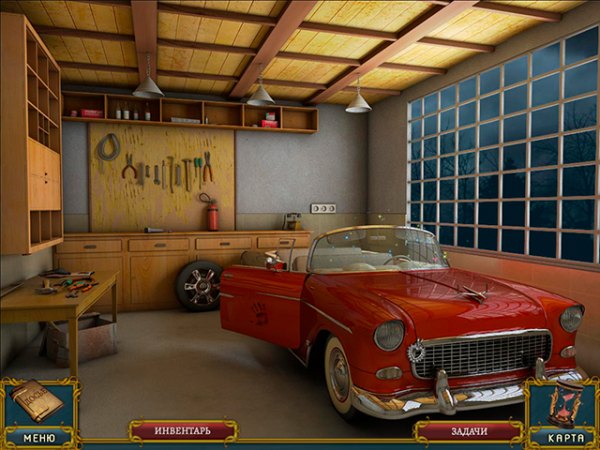Activate the hourglass hint icon
This screenshot has width=600, height=450.
565,405
